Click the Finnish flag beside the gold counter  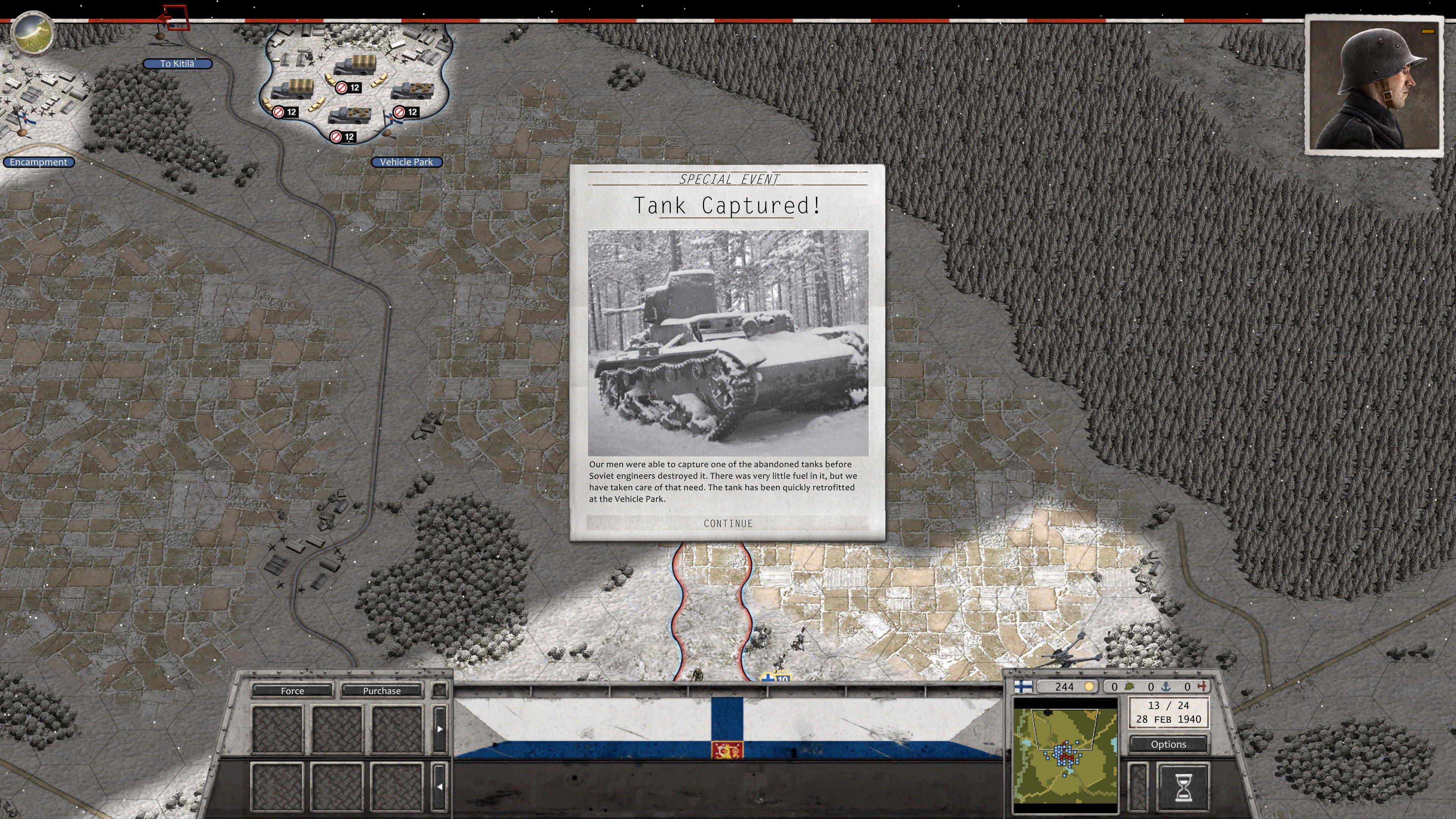[1024, 687]
